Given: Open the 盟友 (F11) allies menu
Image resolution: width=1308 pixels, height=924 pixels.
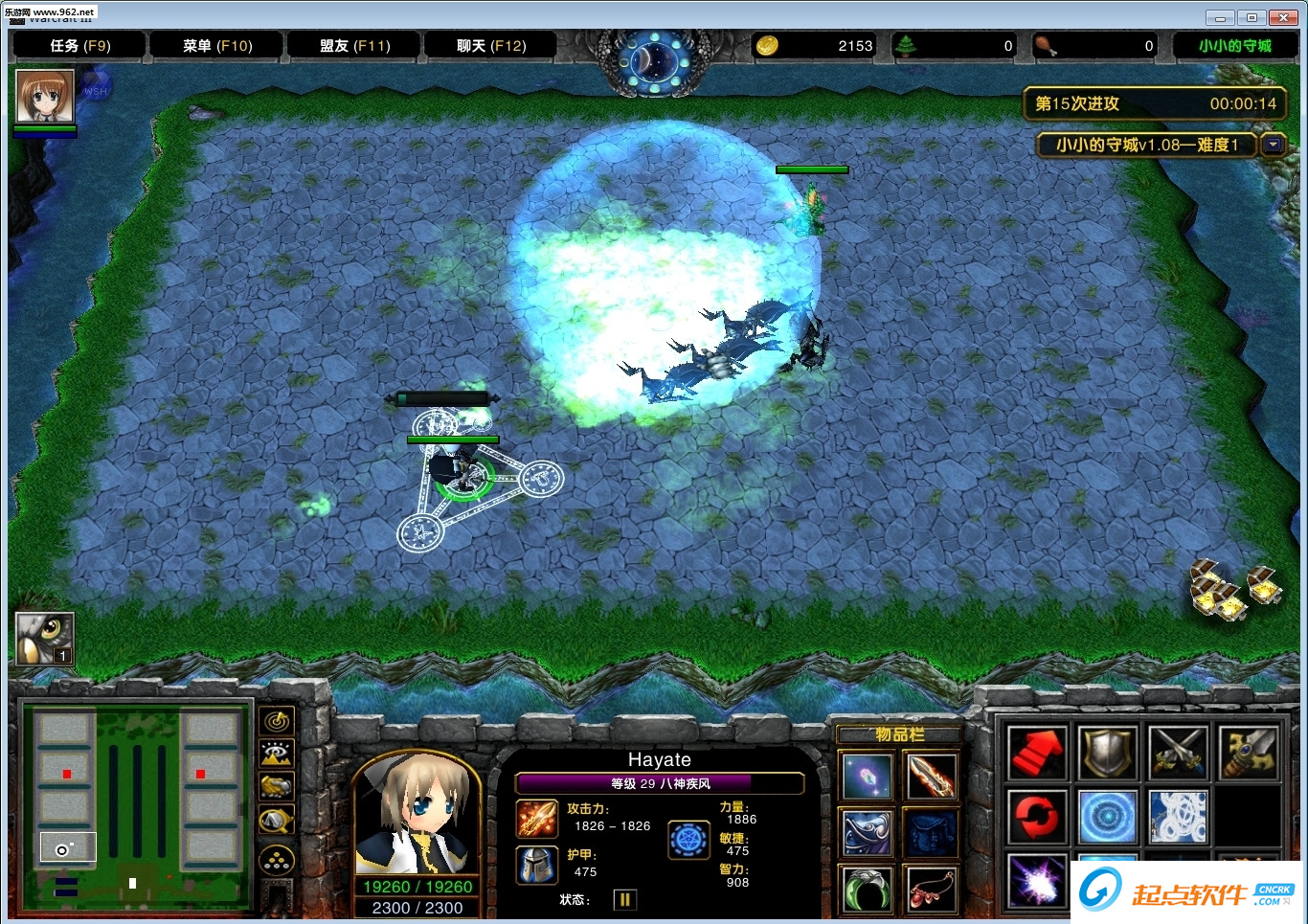Looking at the screenshot, I should pyautogui.click(x=354, y=46).
